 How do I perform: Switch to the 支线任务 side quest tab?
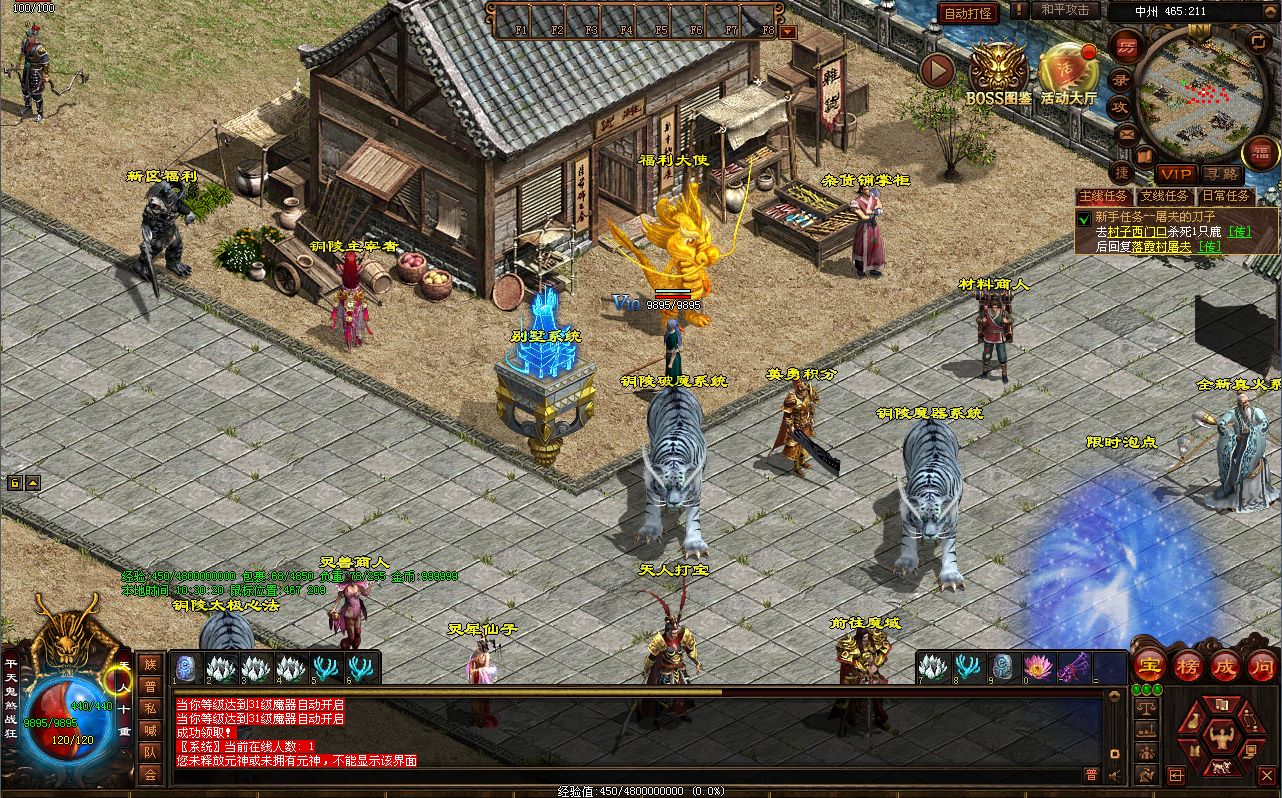[1164, 197]
